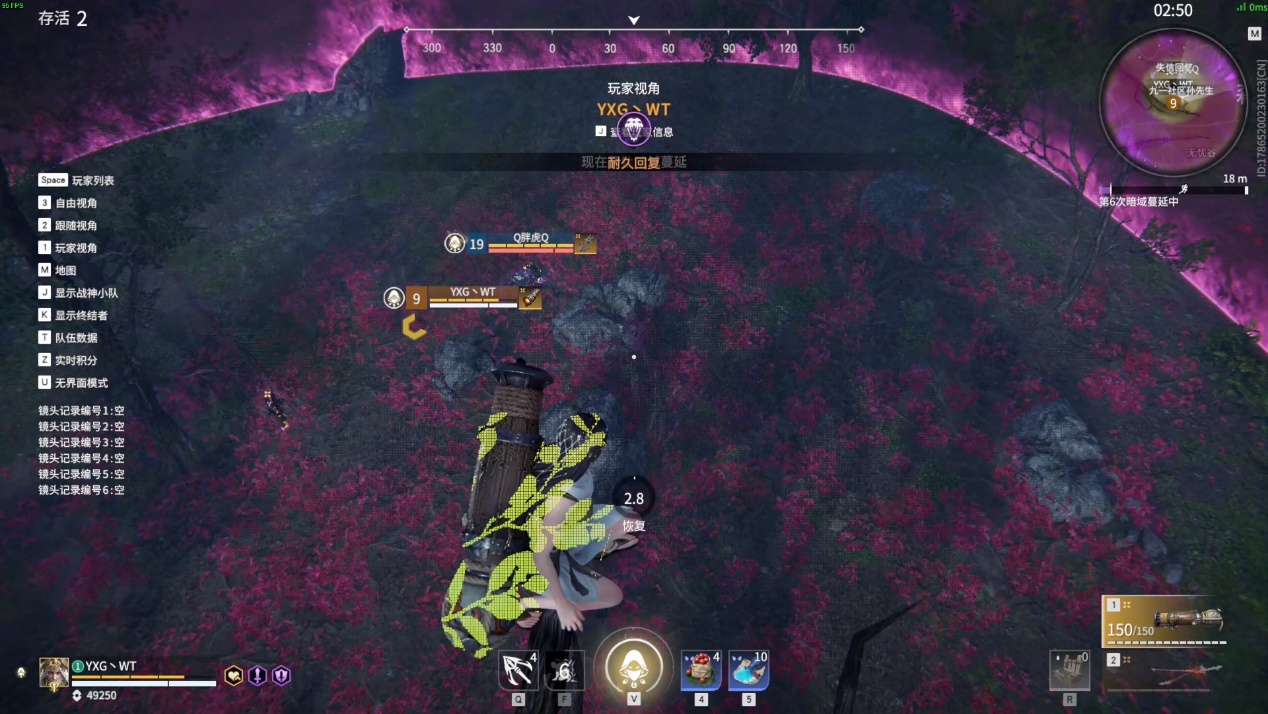
Task: Open the 玩家列表 player list entry
Action: point(92,181)
